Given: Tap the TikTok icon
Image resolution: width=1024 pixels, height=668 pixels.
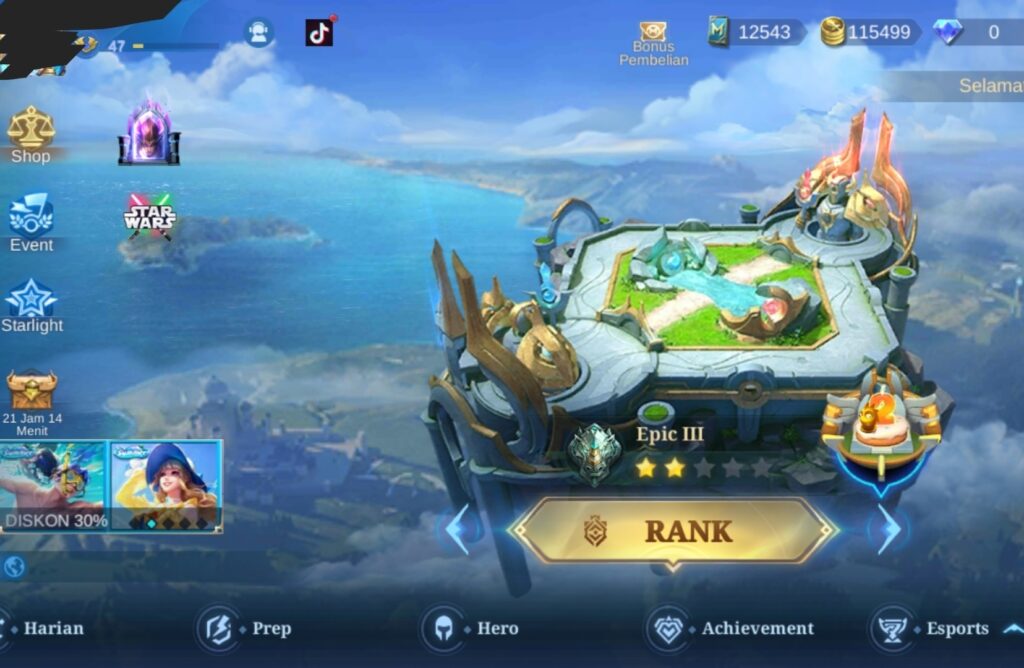Looking at the screenshot, I should pyautogui.click(x=319, y=33).
